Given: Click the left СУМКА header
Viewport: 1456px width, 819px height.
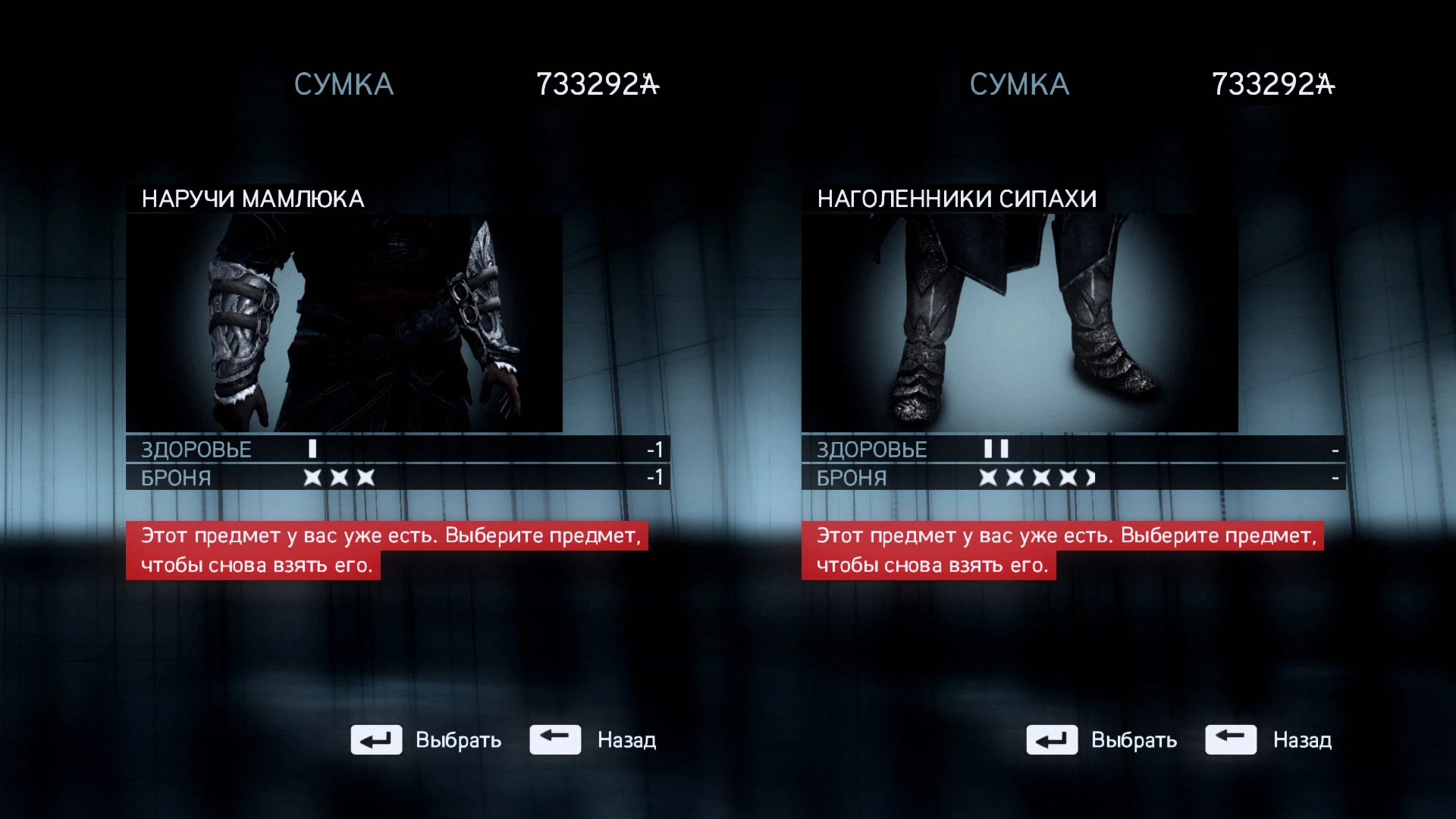Looking at the screenshot, I should click(x=343, y=83).
